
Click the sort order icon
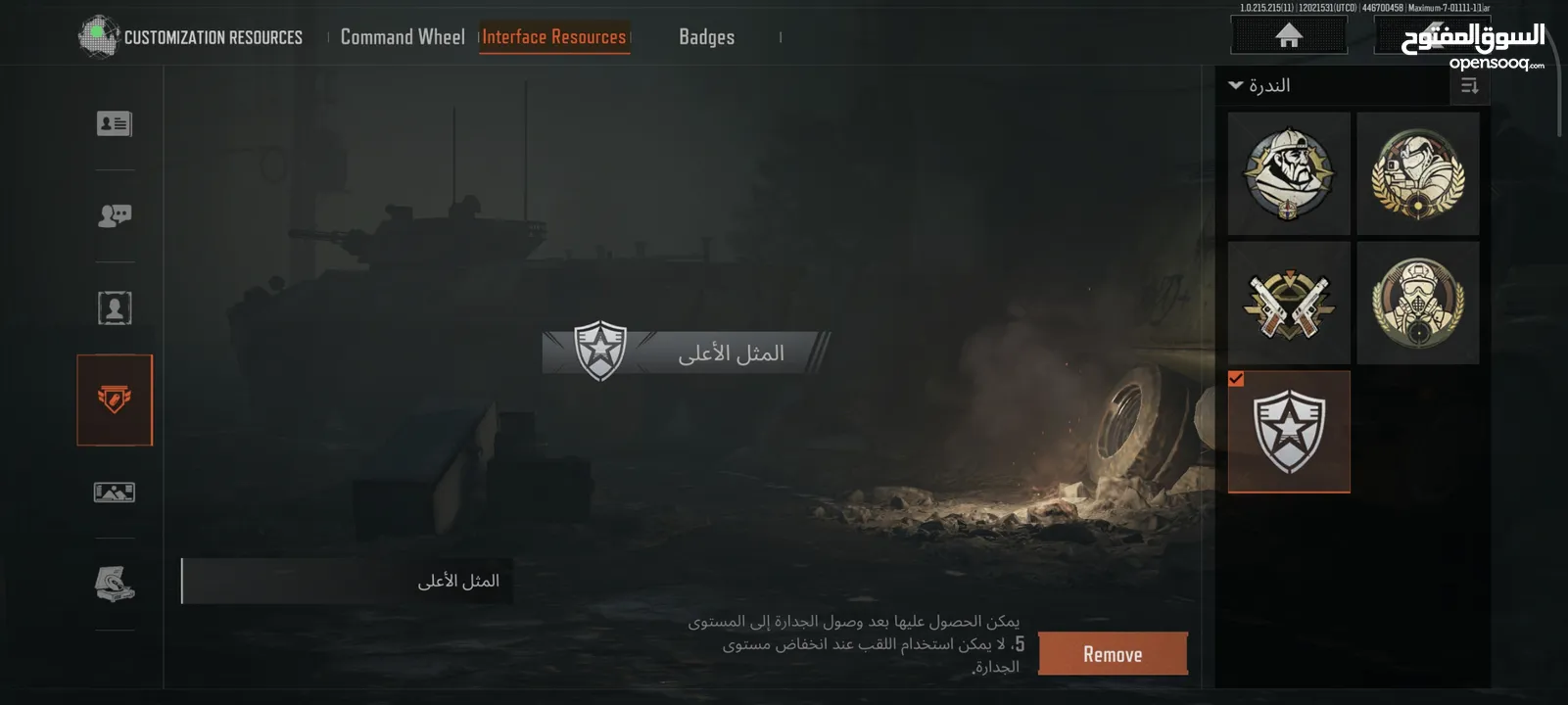click(x=1467, y=85)
